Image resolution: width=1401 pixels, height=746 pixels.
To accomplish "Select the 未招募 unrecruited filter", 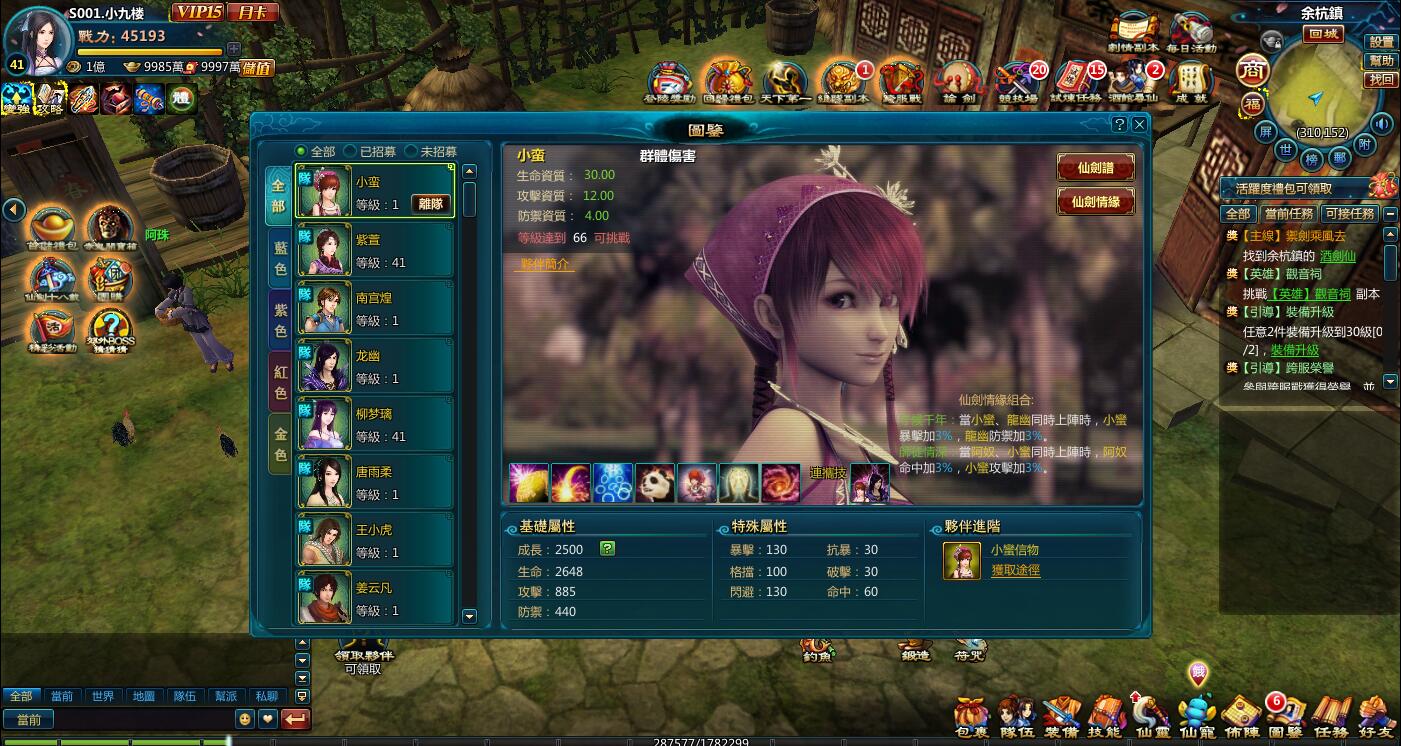I will 411,152.
